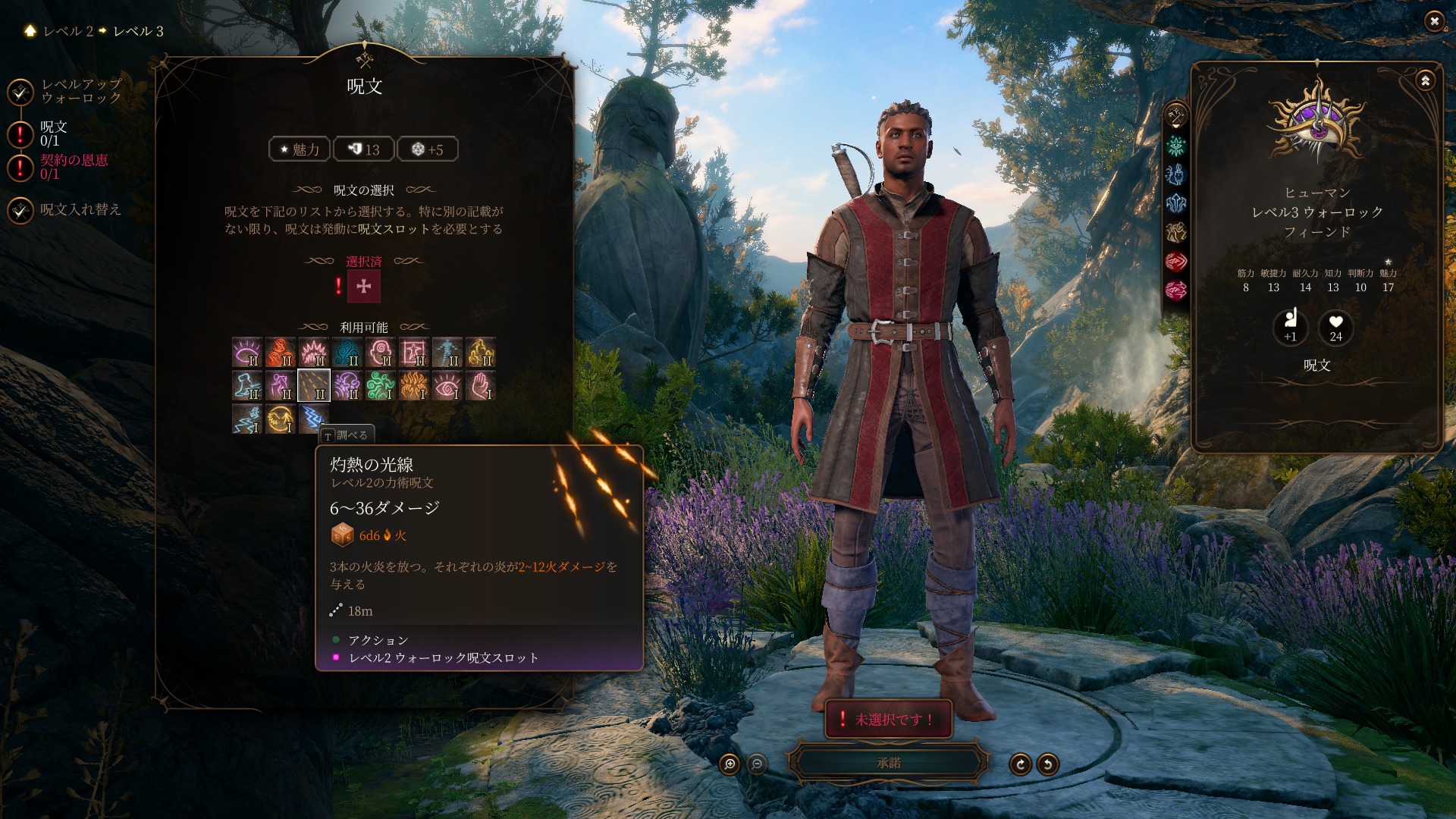Screen dimensions: 1456x819
Task: Select the orange flame burst spell icon
Action: point(413,385)
